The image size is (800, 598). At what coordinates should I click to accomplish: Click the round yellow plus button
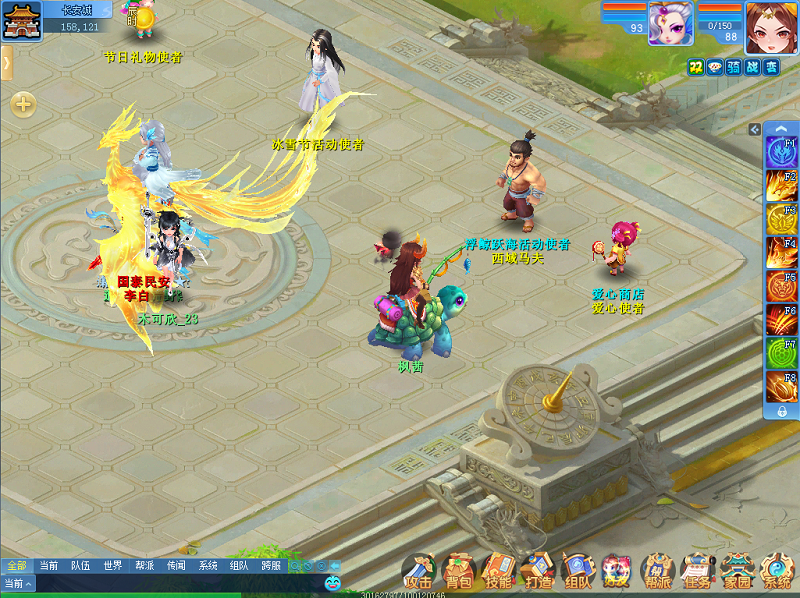(23, 104)
